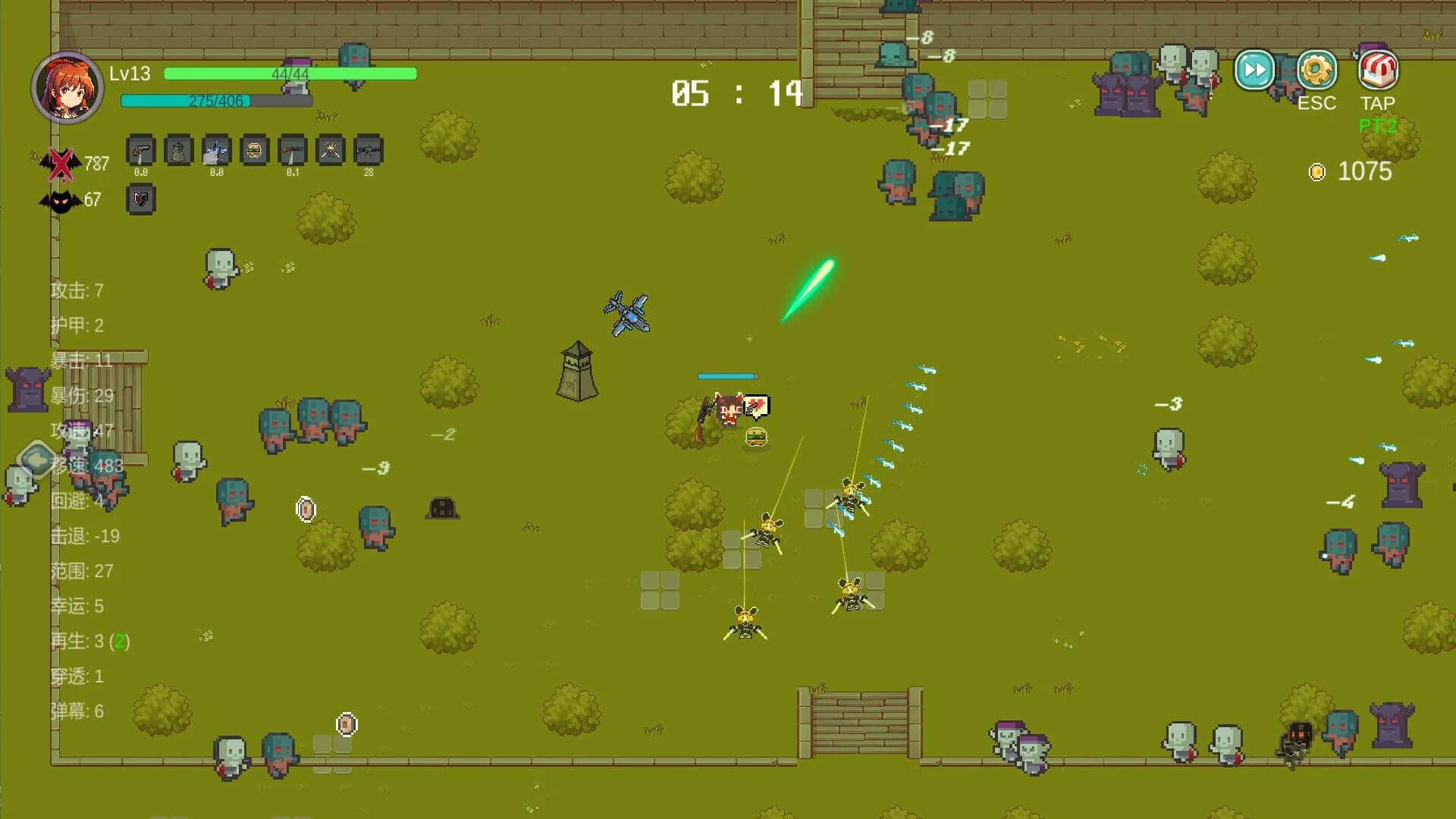
Task: Toggle fast-forward game speed
Action: pyautogui.click(x=1254, y=70)
